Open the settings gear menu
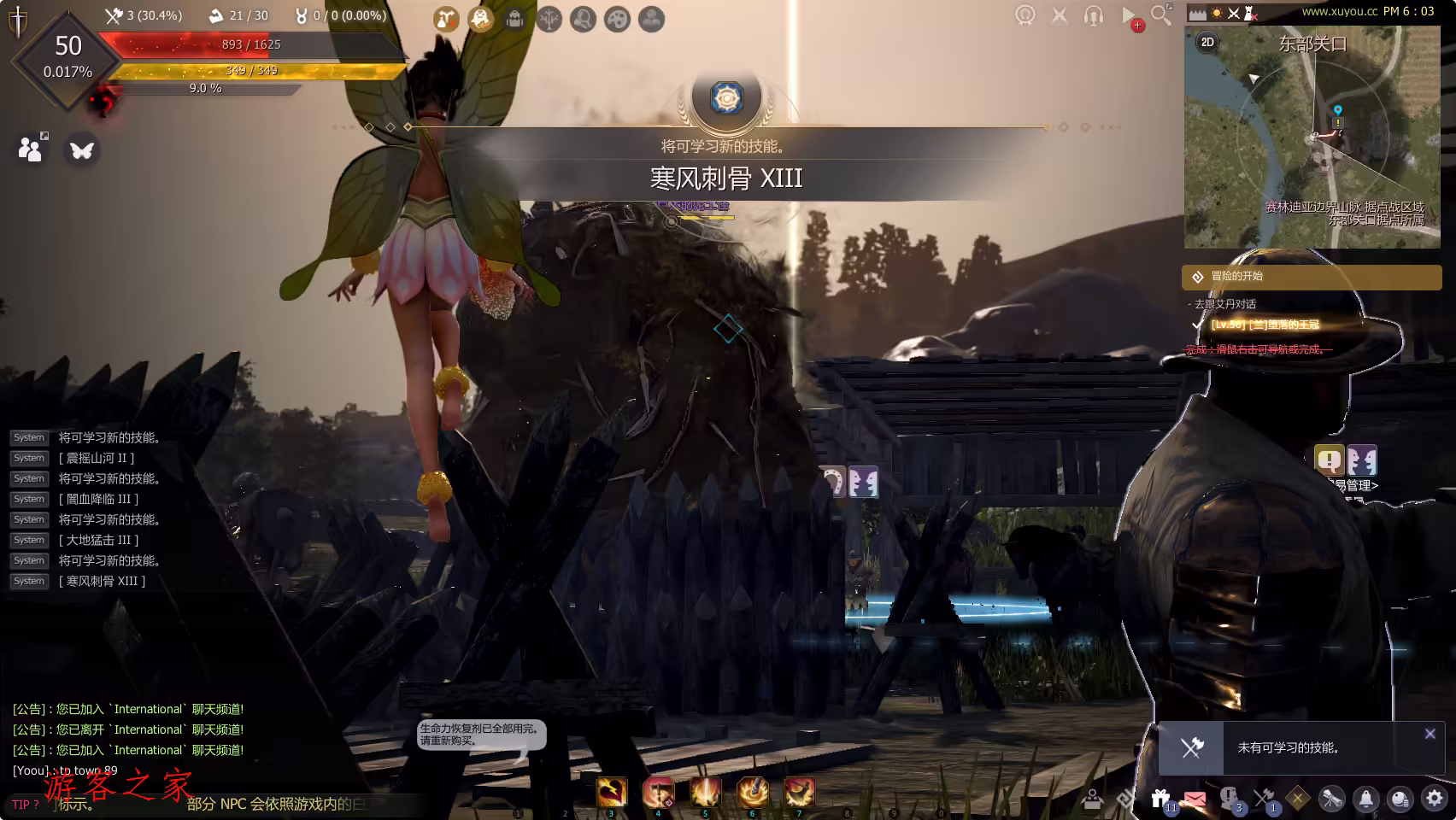The height and width of the screenshot is (820, 1456). (x=1435, y=798)
